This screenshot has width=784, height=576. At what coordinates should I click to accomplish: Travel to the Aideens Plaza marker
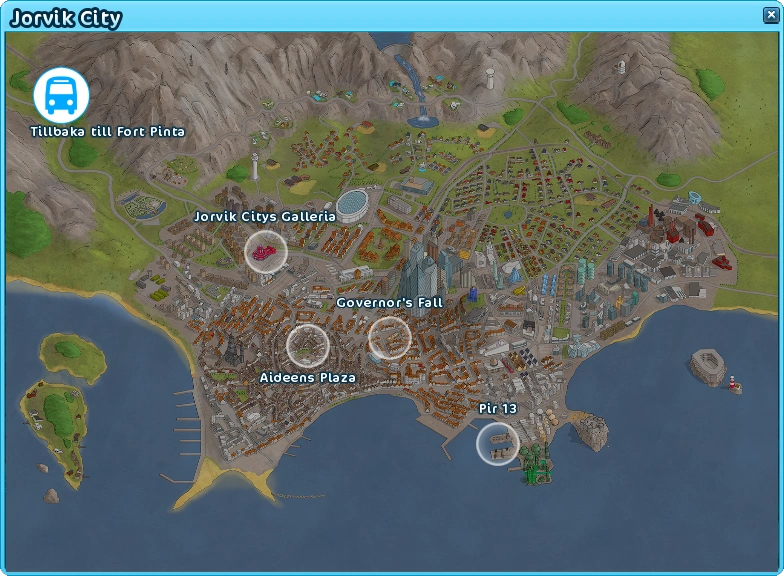307,345
